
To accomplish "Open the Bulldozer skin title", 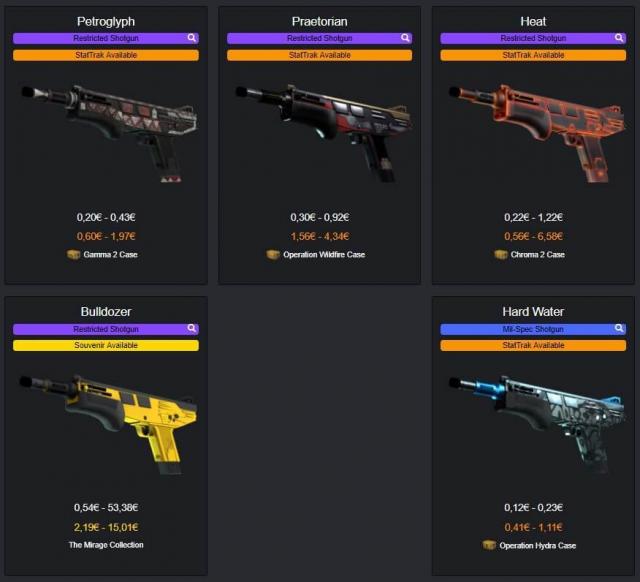I will [106, 311].
